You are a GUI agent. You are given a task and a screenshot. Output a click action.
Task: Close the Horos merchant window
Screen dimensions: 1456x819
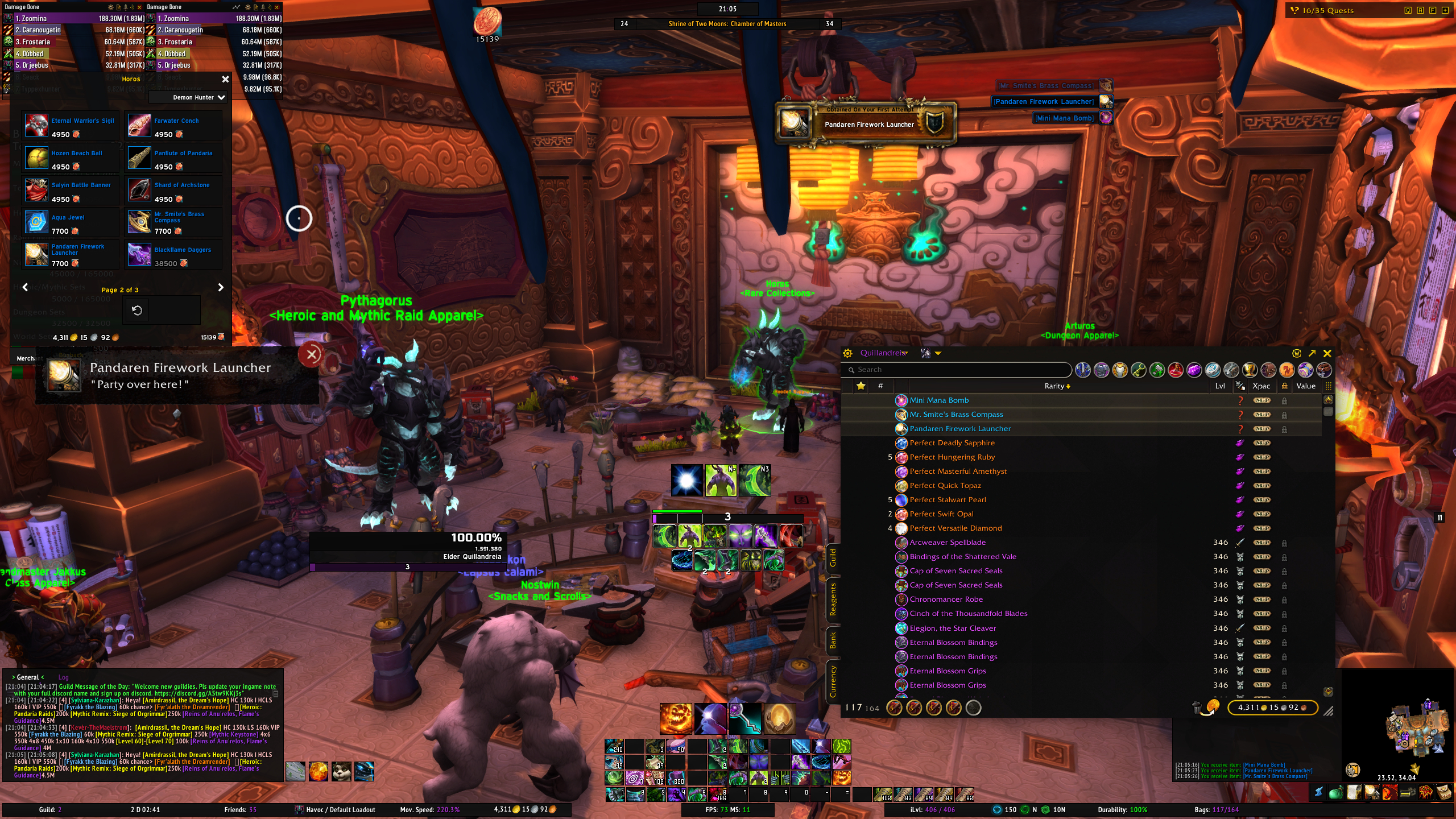click(225, 79)
